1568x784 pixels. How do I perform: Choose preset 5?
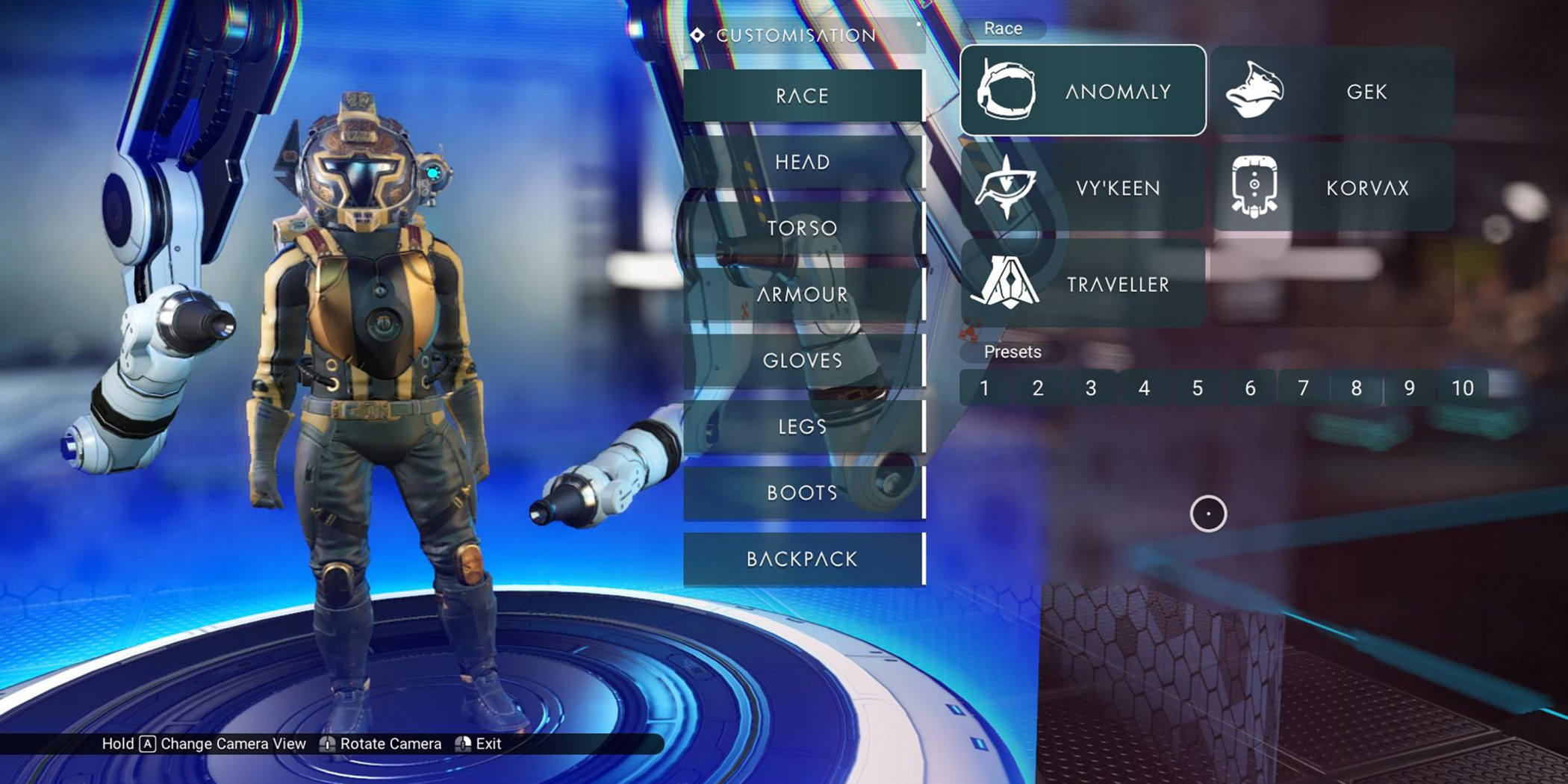[1197, 388]
